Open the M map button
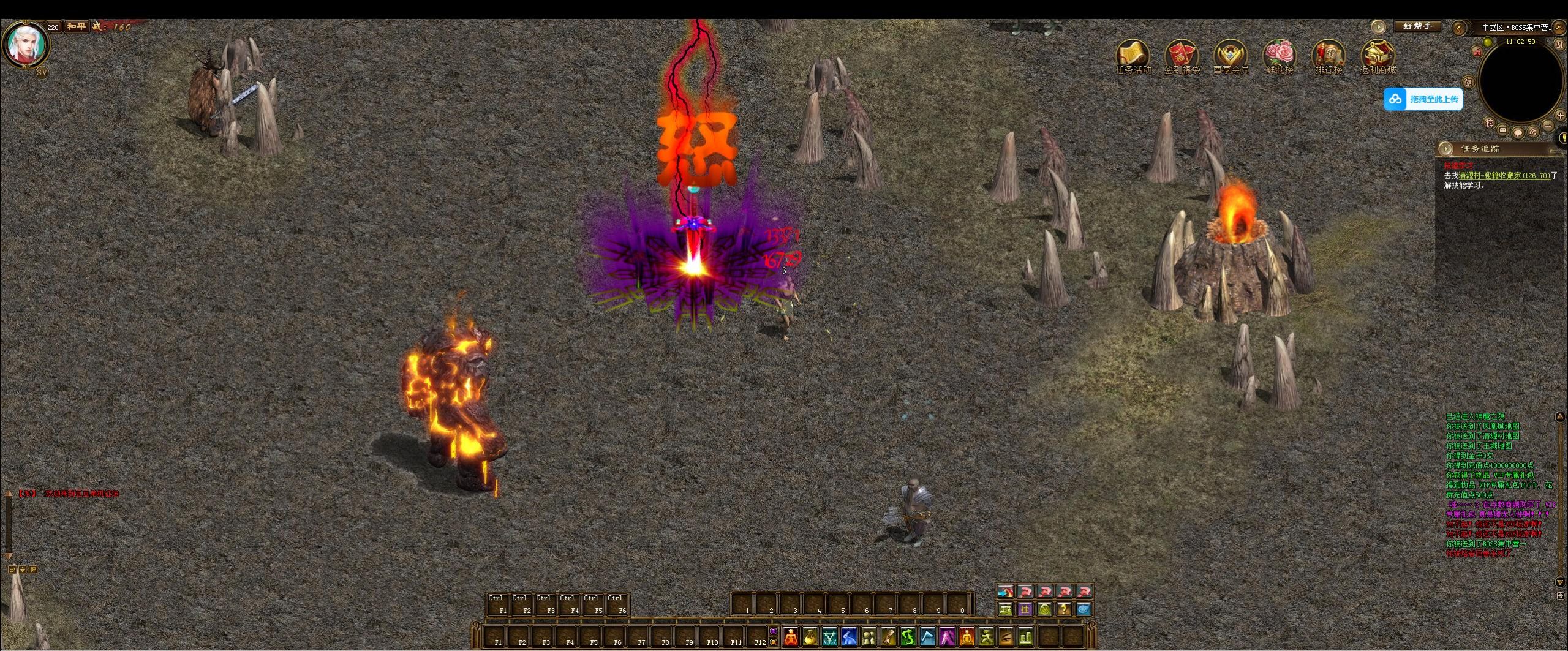The width and height of the screenshot is (1568, 651). pyautogui.click(x=1559, y=45)
